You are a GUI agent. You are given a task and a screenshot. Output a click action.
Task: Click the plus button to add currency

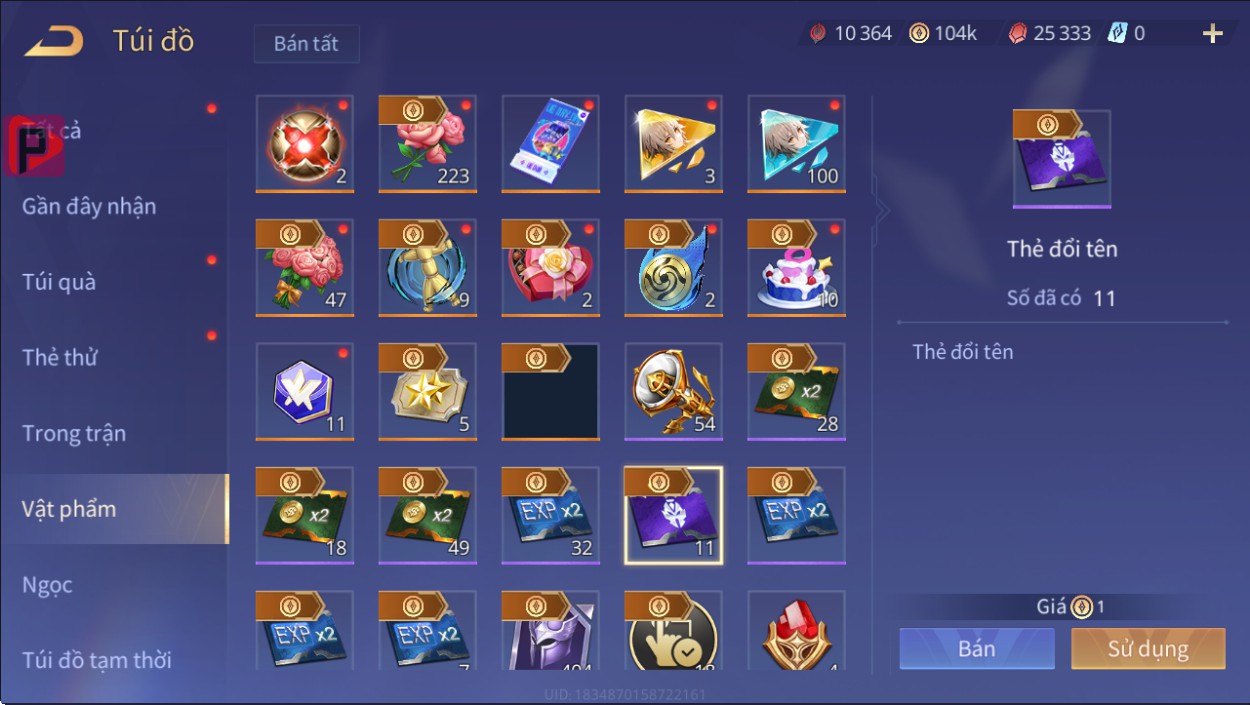[x=1212, y=34]
